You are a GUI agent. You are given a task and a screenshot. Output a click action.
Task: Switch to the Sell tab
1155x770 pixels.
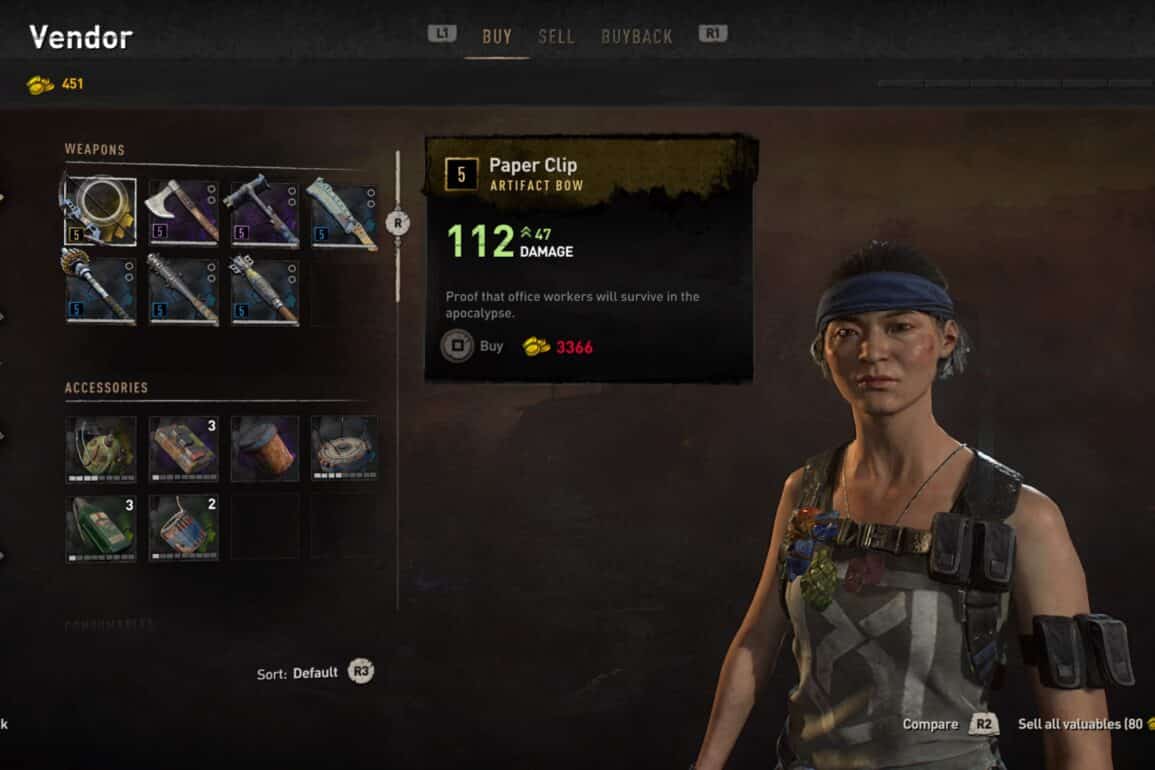click(x=556, y=36)
